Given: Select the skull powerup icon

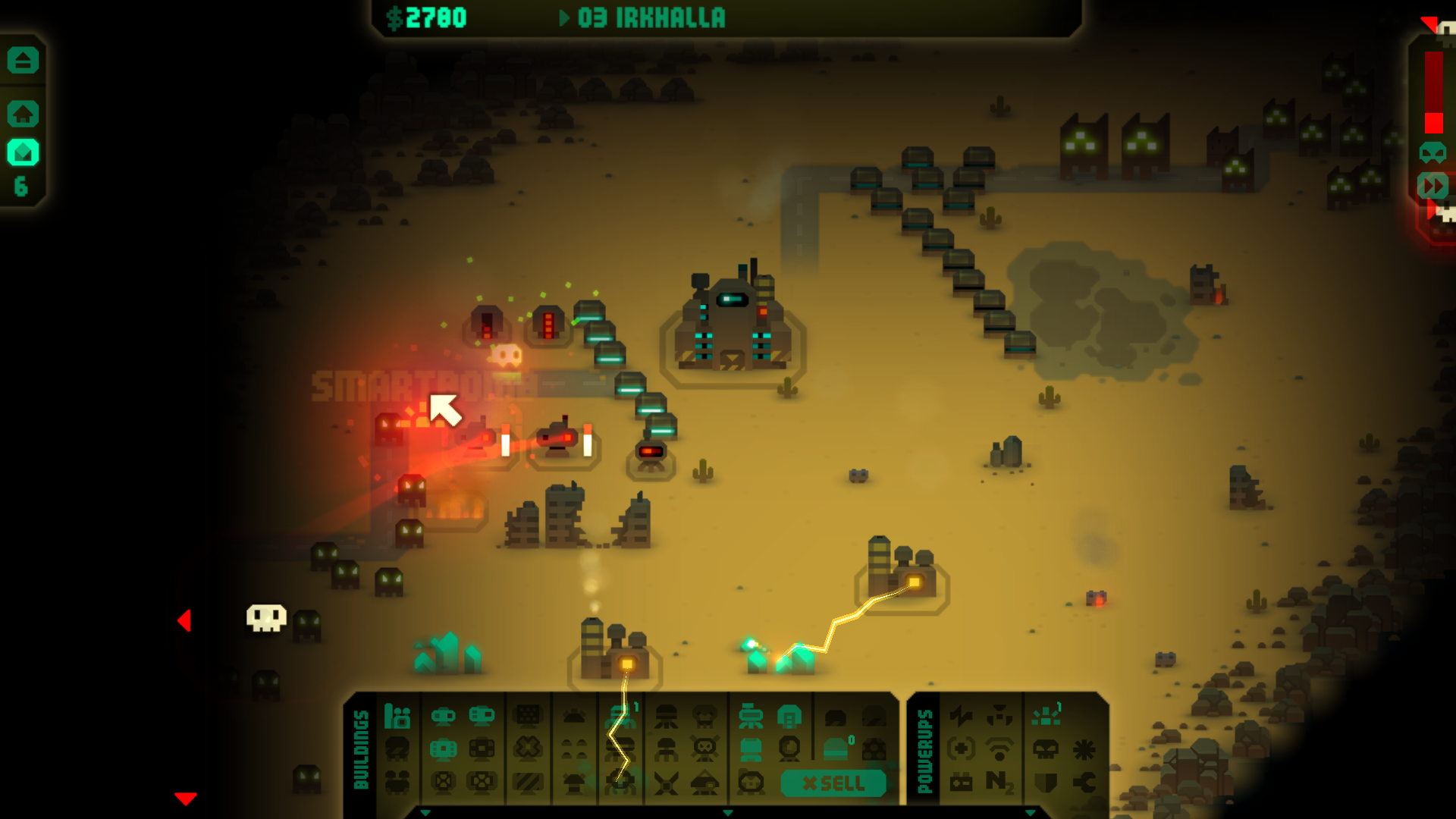Looking at the screenshot, I should point(1046,749).
